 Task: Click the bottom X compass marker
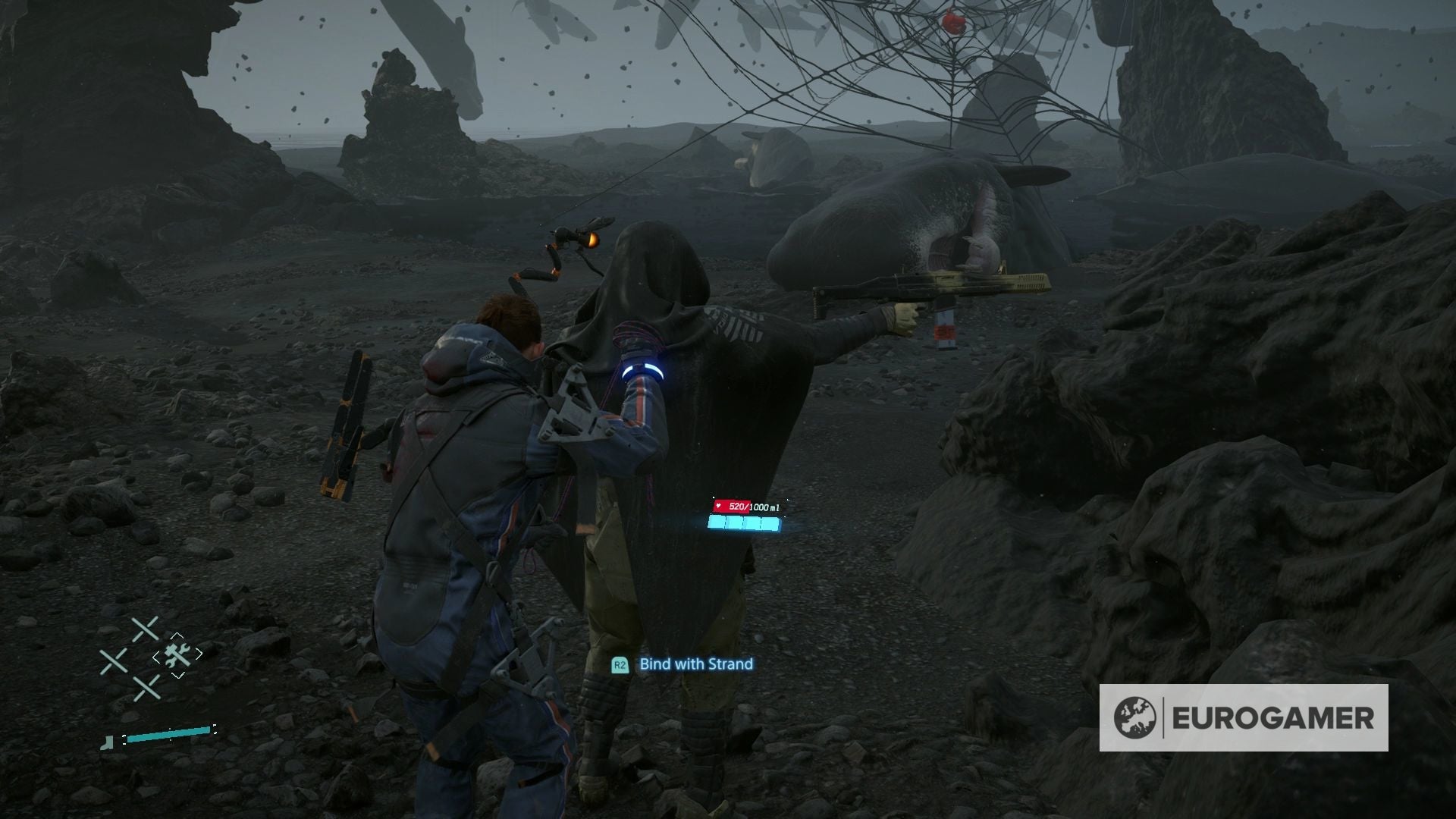coord(146,688)
